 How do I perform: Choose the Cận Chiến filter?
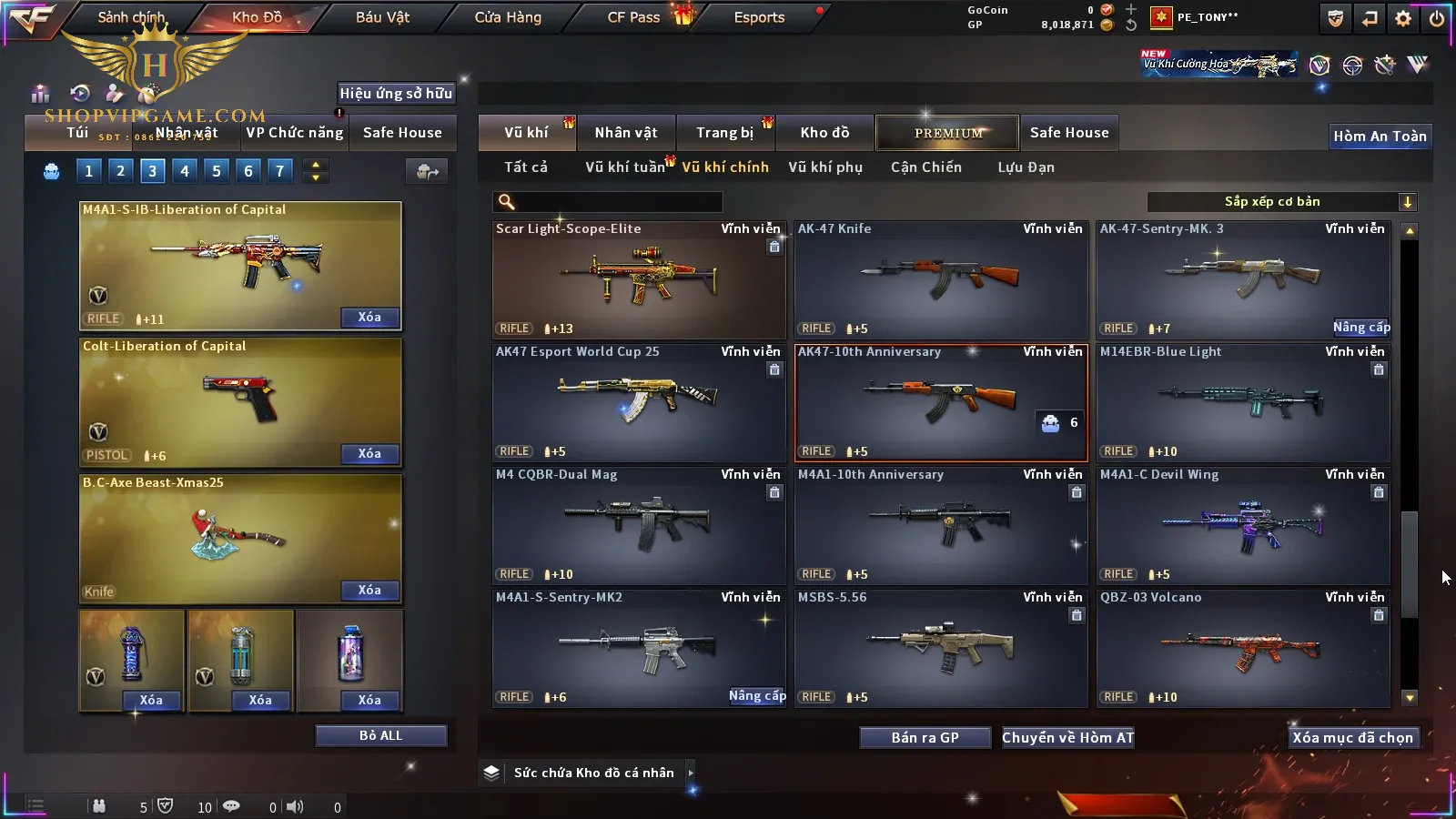pos(925,167)
